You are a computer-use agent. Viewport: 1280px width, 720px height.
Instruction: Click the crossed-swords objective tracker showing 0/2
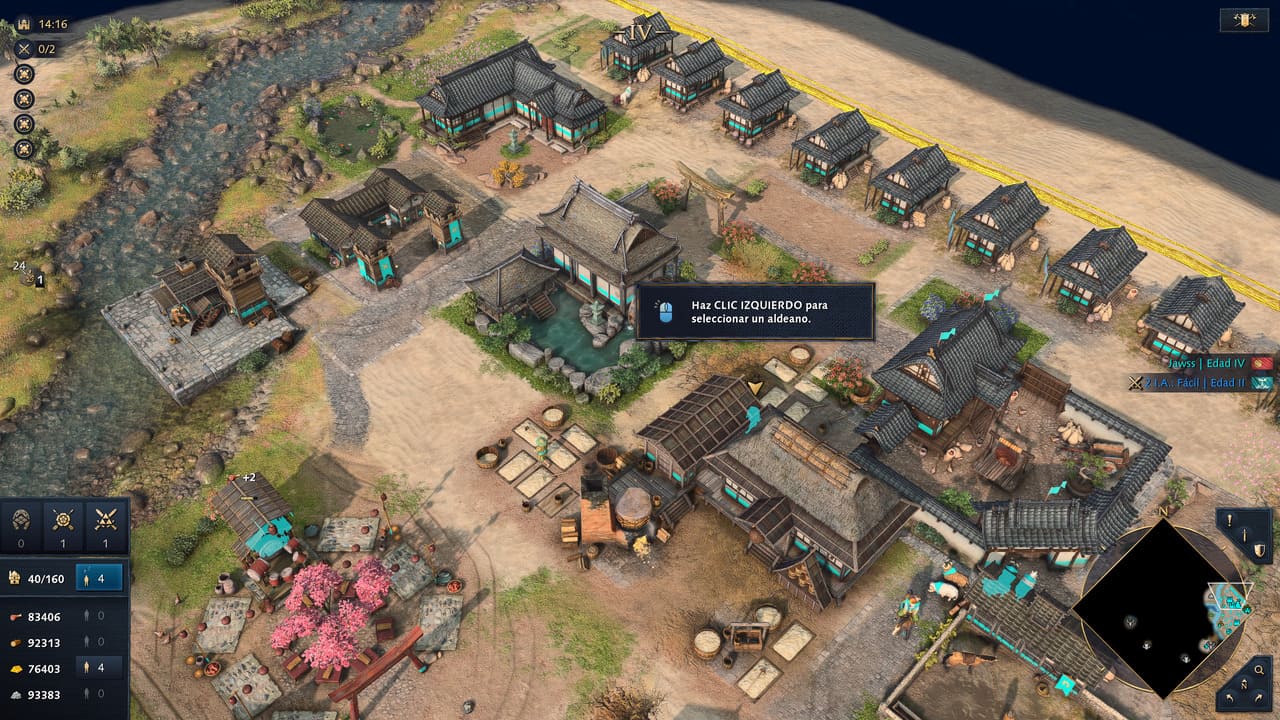(x=36, y=48)
